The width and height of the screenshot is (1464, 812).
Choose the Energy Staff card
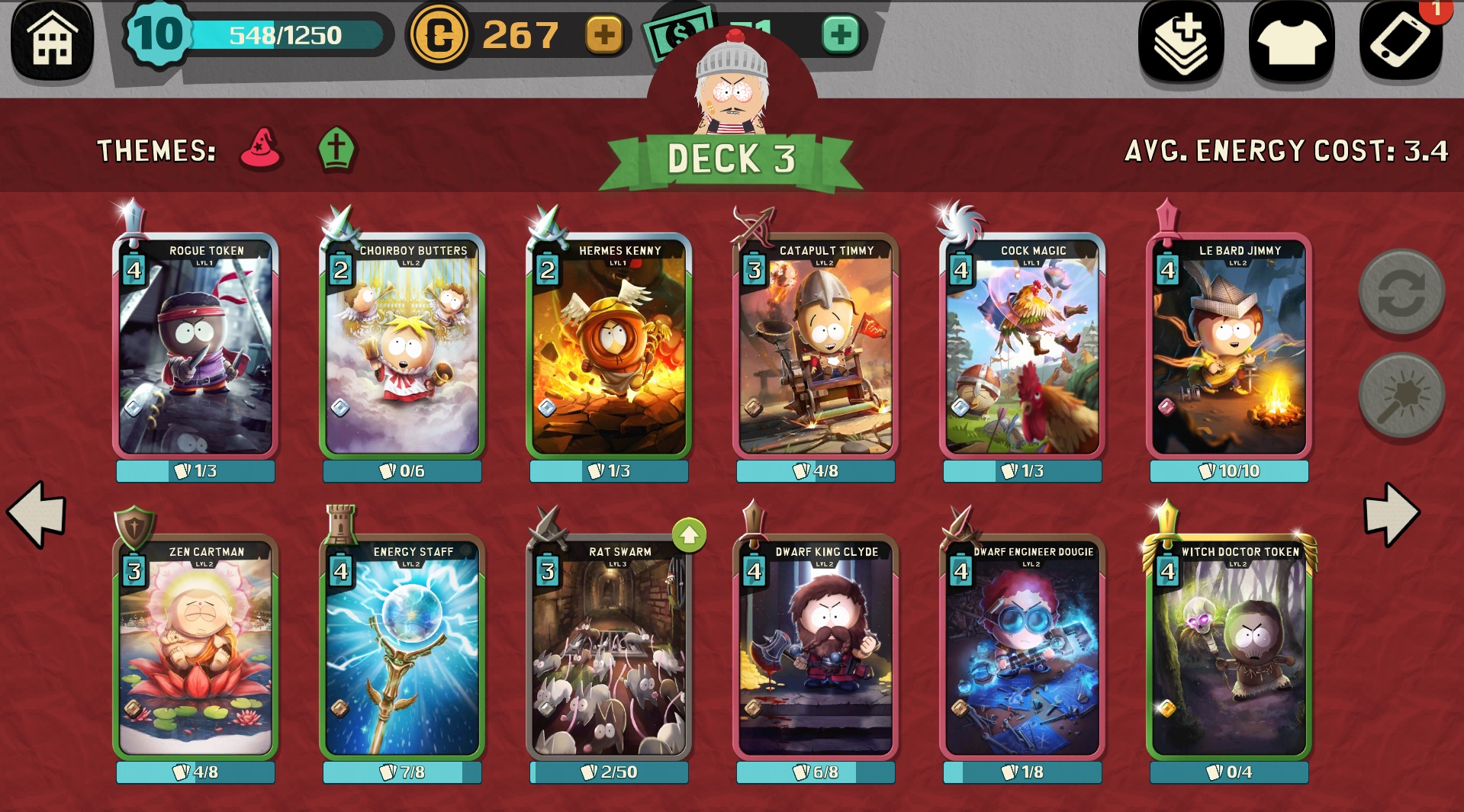402,648
